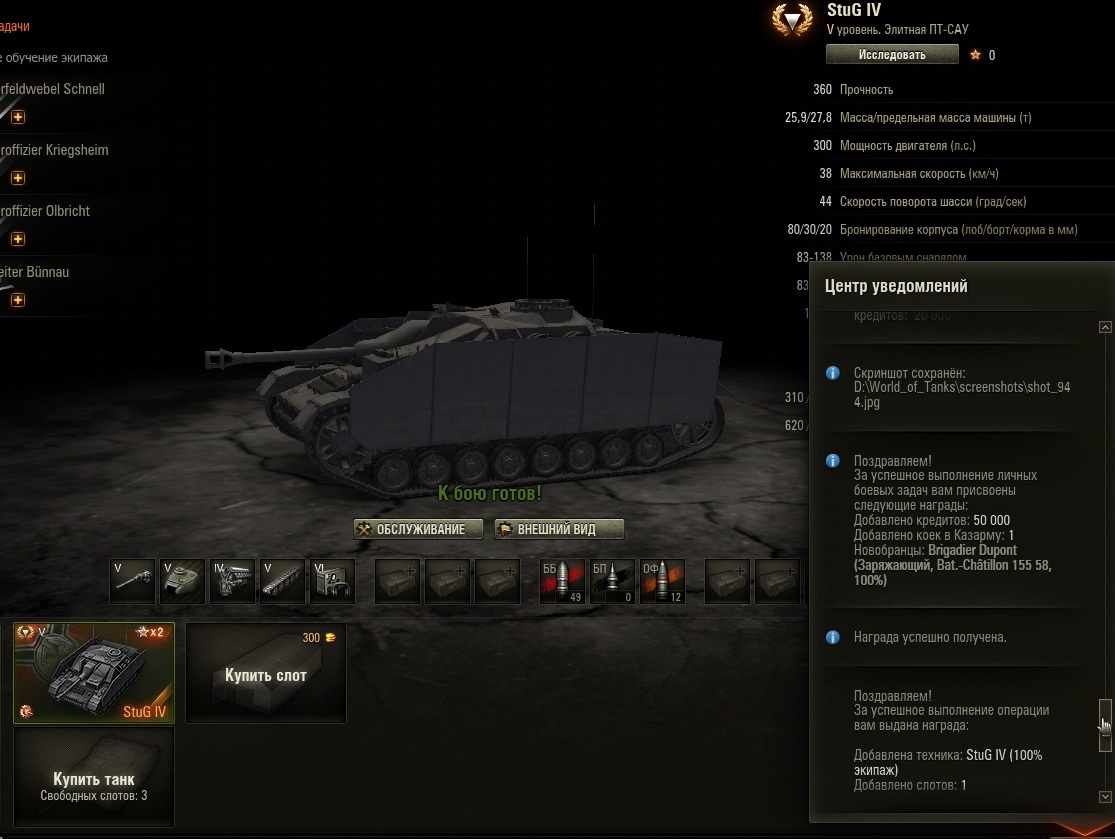Click the notification center scroll-up arrow
Image resolution: width=1115 pixels, height=839 pixels.
(1105, 327)
